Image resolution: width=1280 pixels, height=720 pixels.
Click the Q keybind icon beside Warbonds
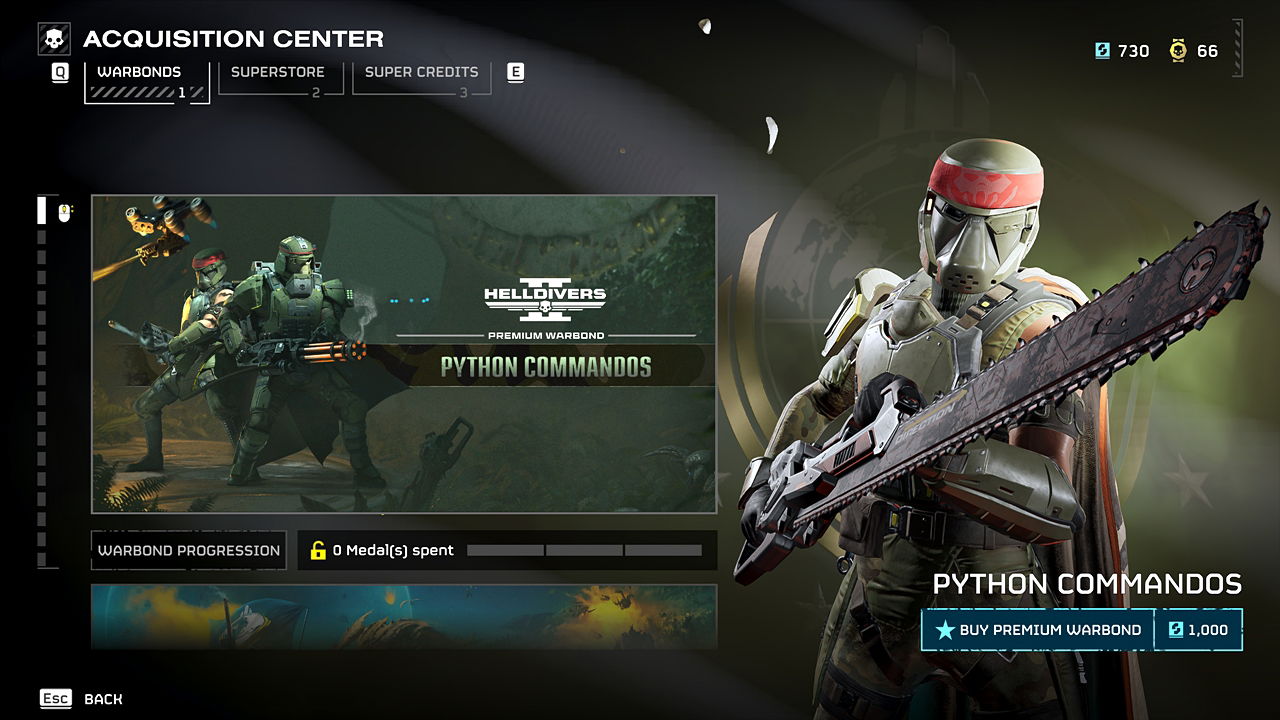[x=59, y=72]
